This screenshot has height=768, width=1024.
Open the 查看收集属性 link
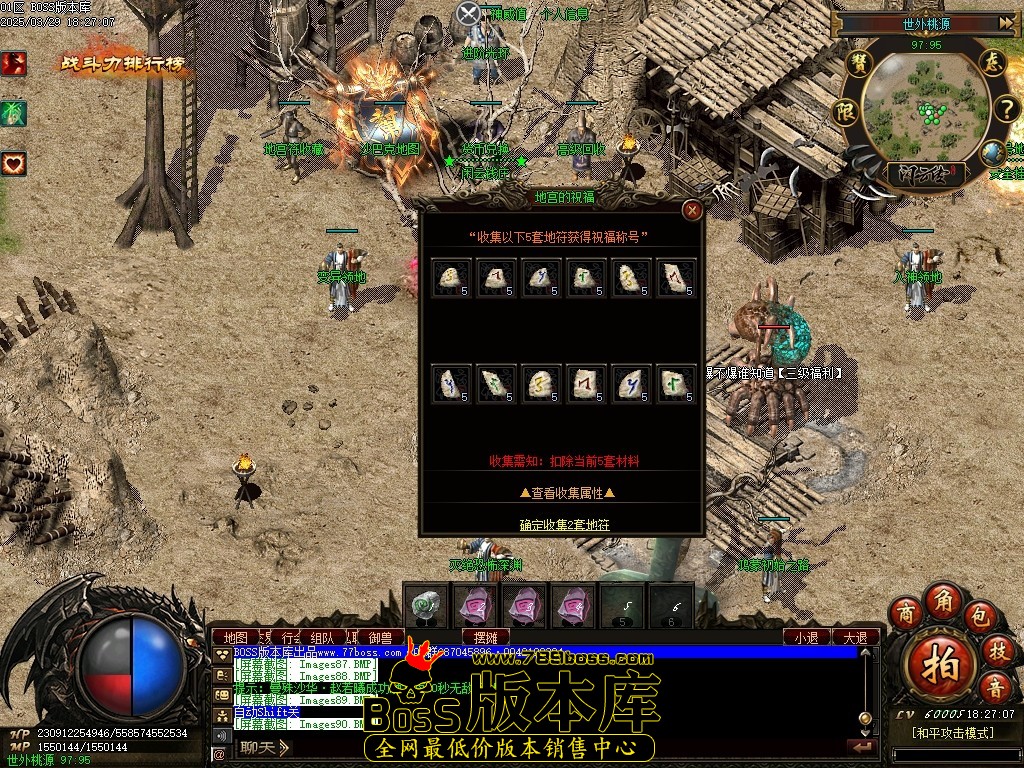(566, 492)
